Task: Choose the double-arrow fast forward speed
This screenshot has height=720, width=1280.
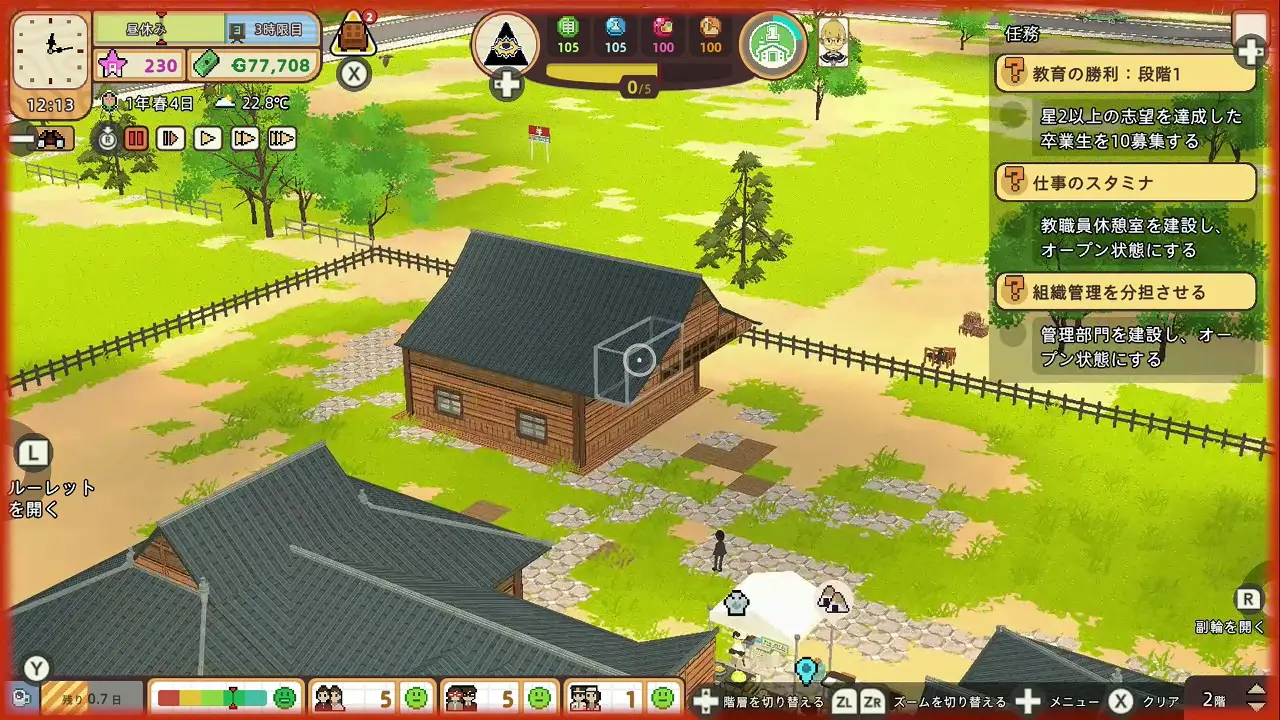Action: 245,139
